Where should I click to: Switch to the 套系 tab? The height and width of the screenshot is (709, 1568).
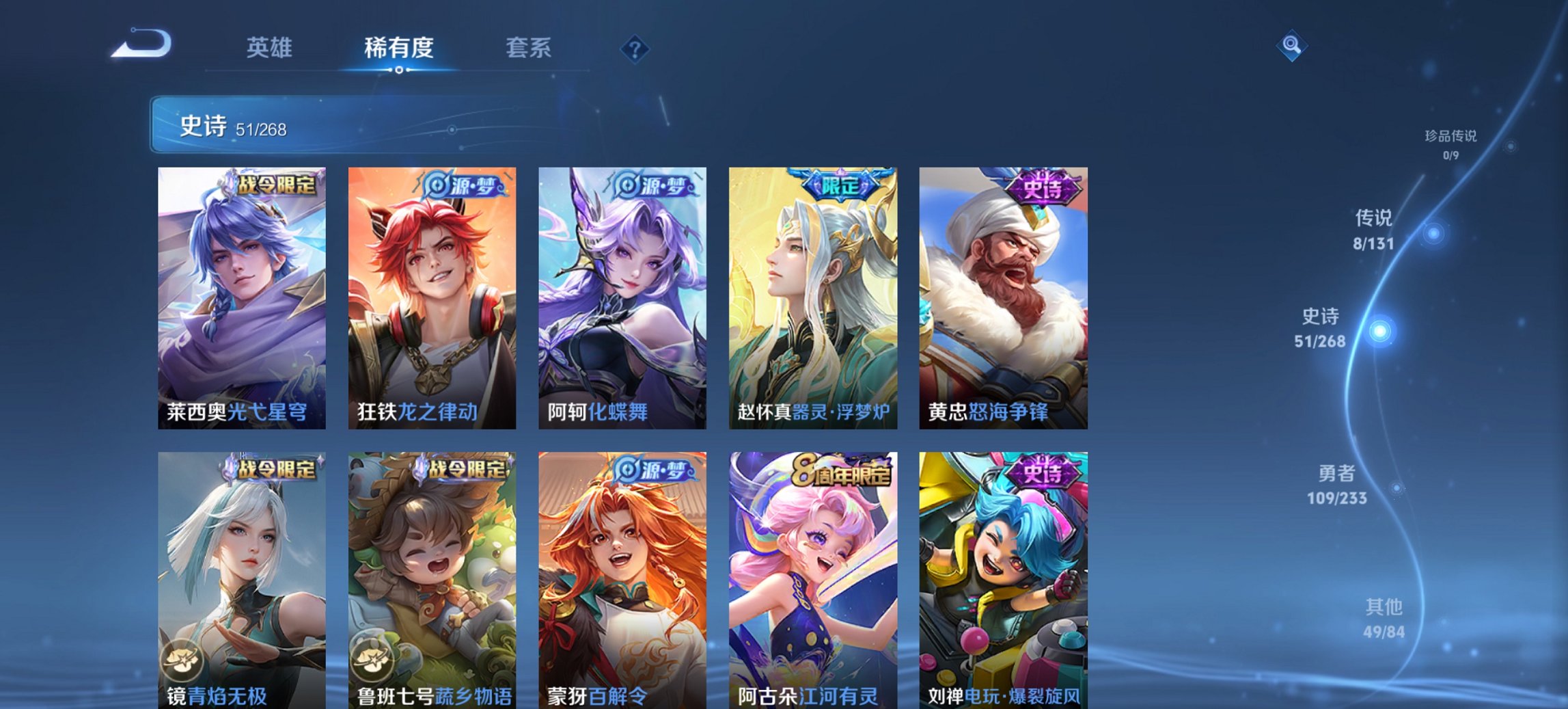[x=529, y=48]
